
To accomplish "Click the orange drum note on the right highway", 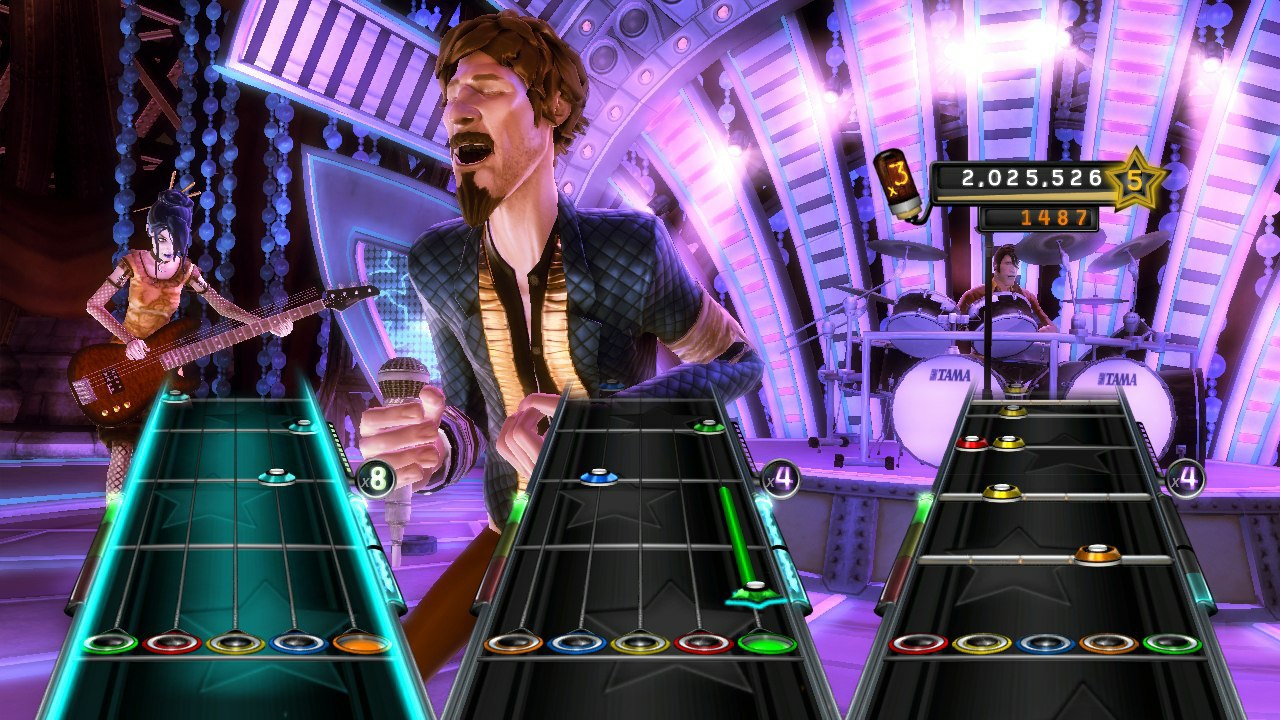I will [x=1095, y=555].
